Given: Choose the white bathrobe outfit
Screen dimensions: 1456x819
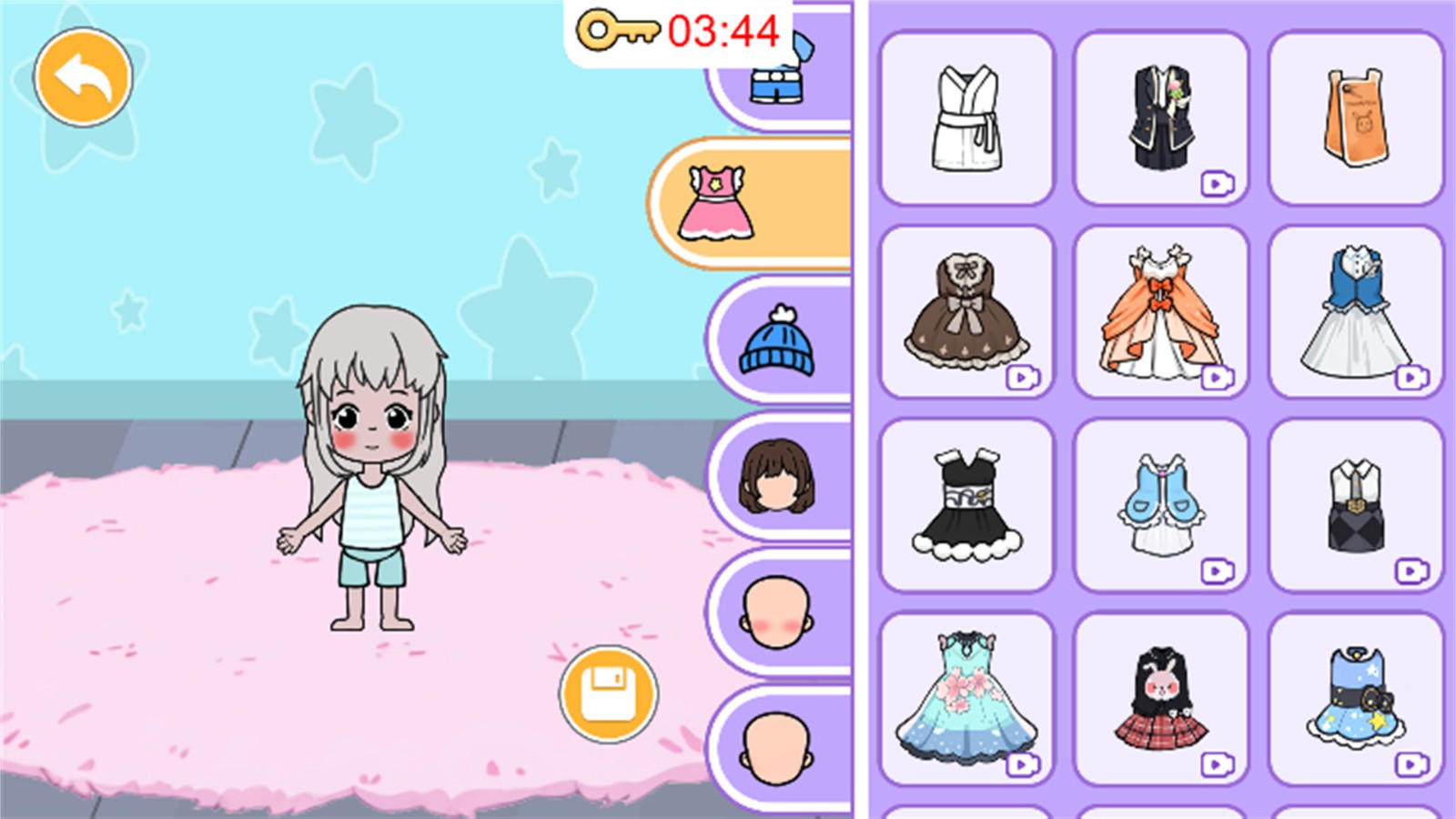Looking at the screenshot, I should pyautogui.click(x=966, y=118).
